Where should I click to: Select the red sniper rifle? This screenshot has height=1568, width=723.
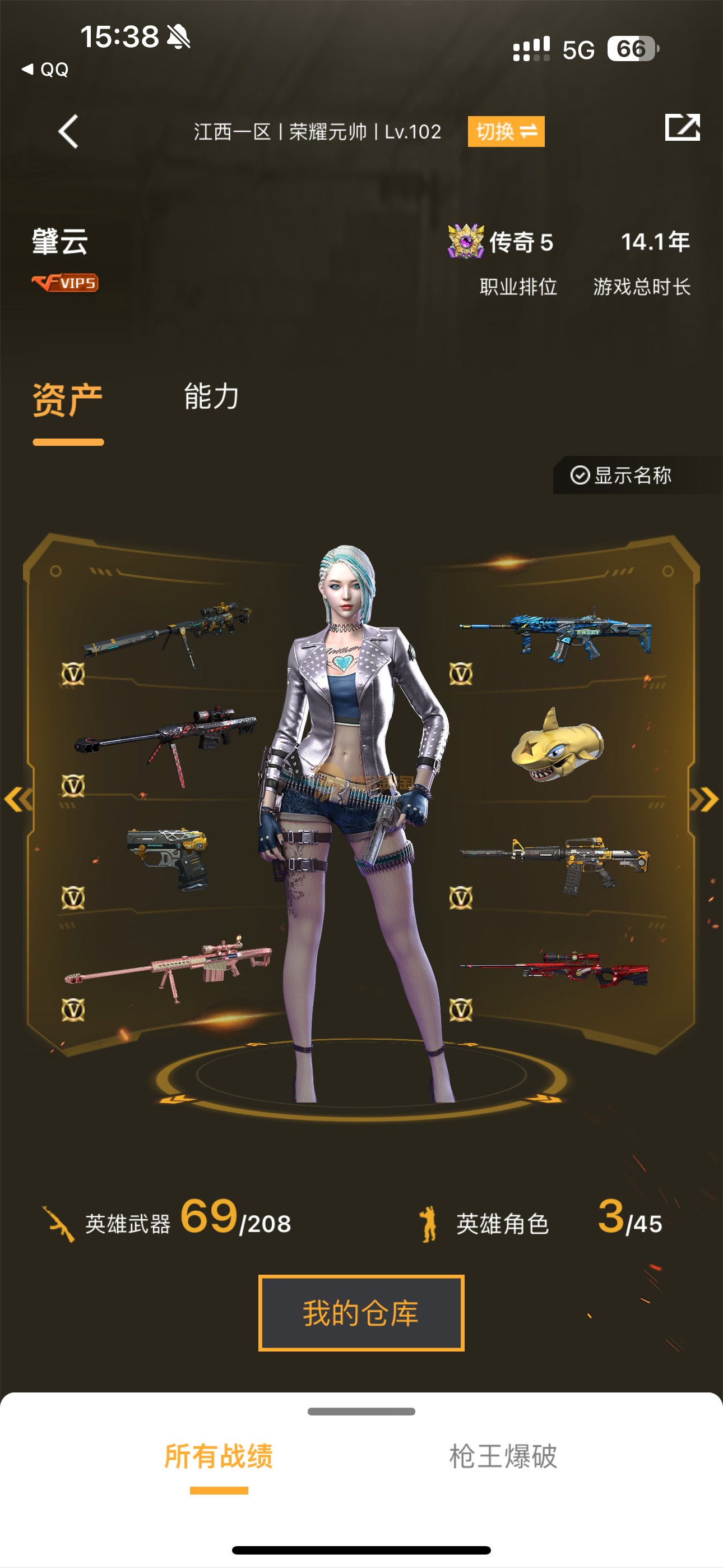(554, 968)
